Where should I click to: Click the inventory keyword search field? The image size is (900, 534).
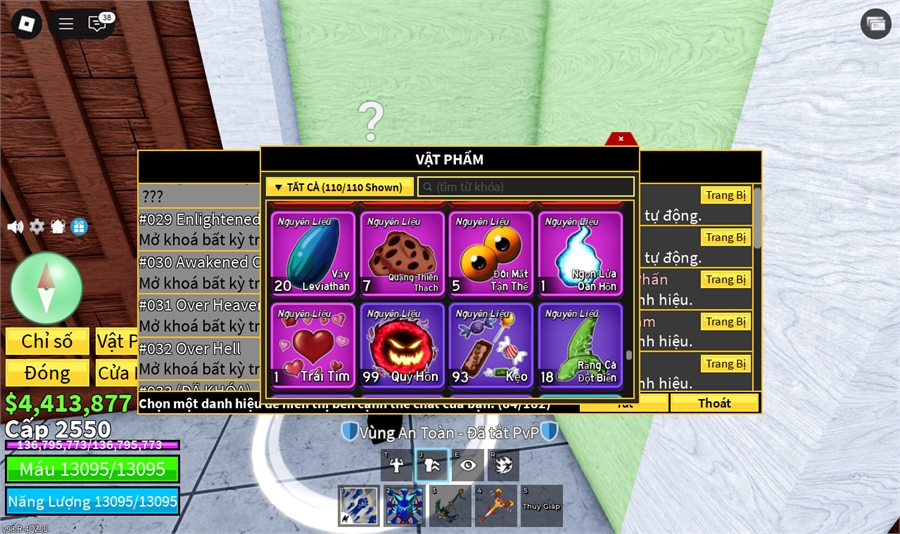pos(526,187)
